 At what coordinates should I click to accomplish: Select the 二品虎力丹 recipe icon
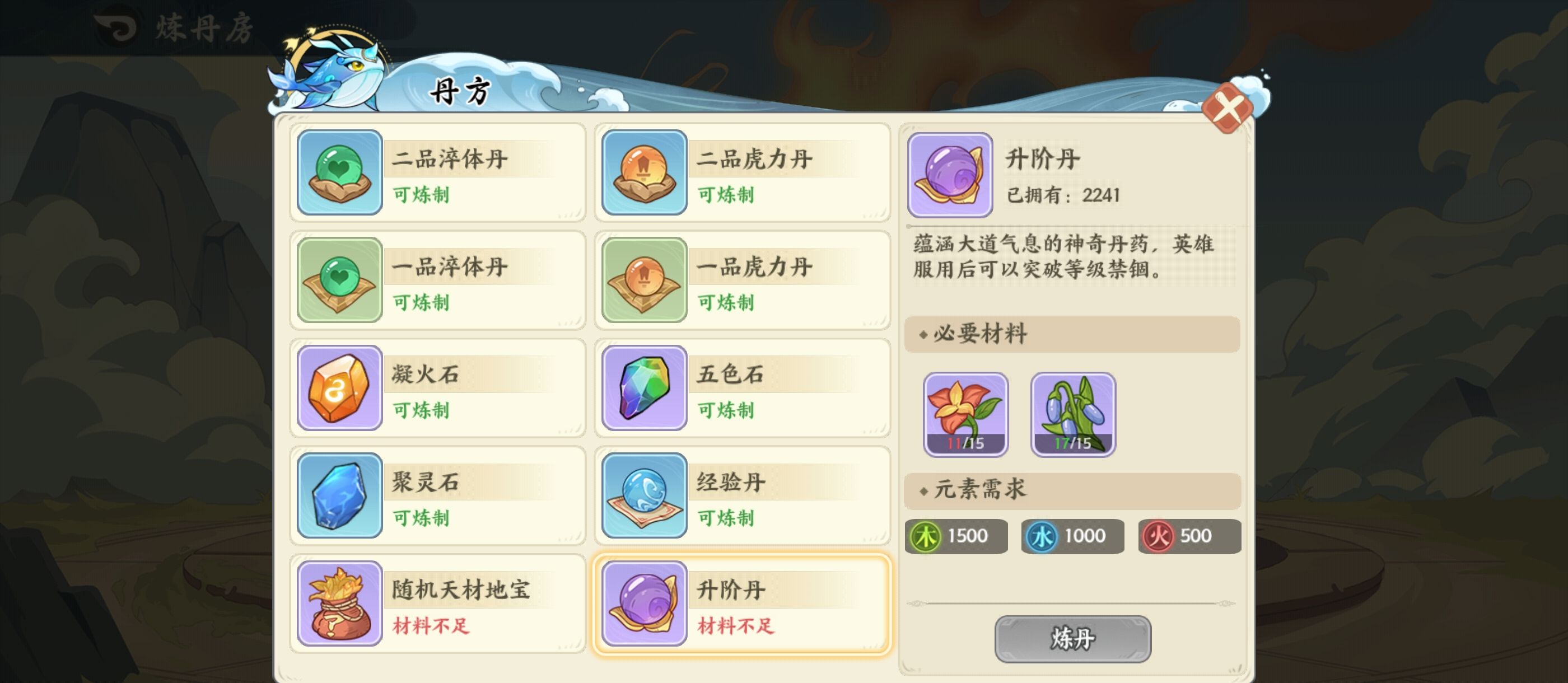(643, 175)
